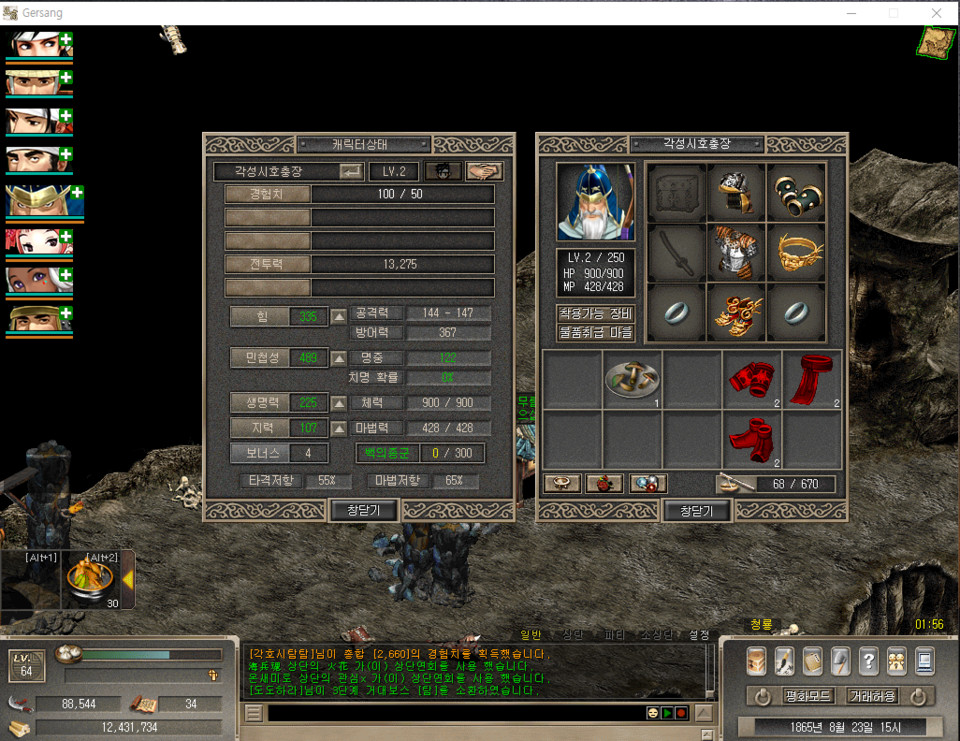
Task: Increase the 지력 intelligence stat
Action: coord(339,427)
